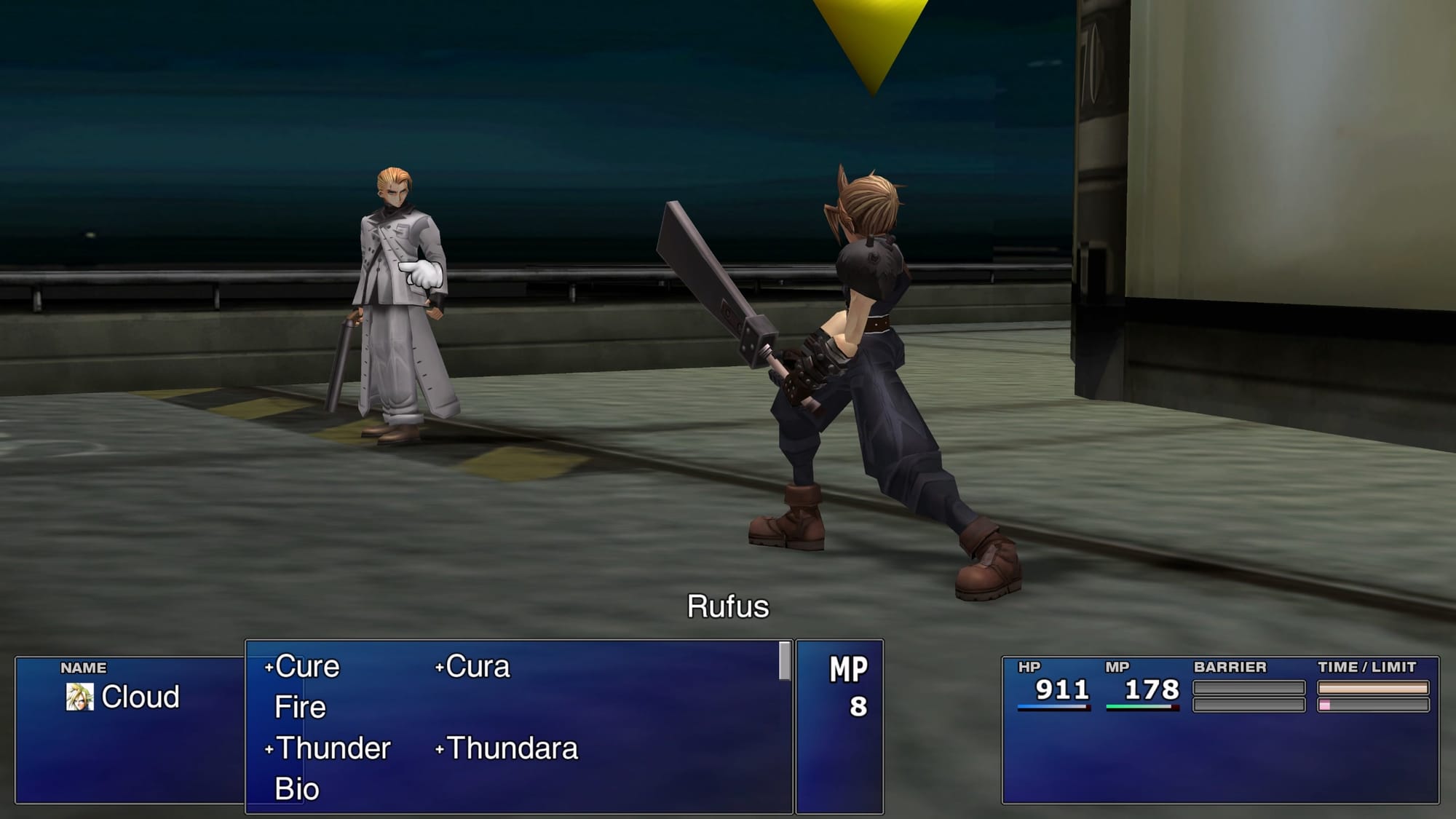This screenshot has height=819, width=1456.
Task: Click the magic list scrollbar handle
Action: pyautogui.click(x=784, y=661)
